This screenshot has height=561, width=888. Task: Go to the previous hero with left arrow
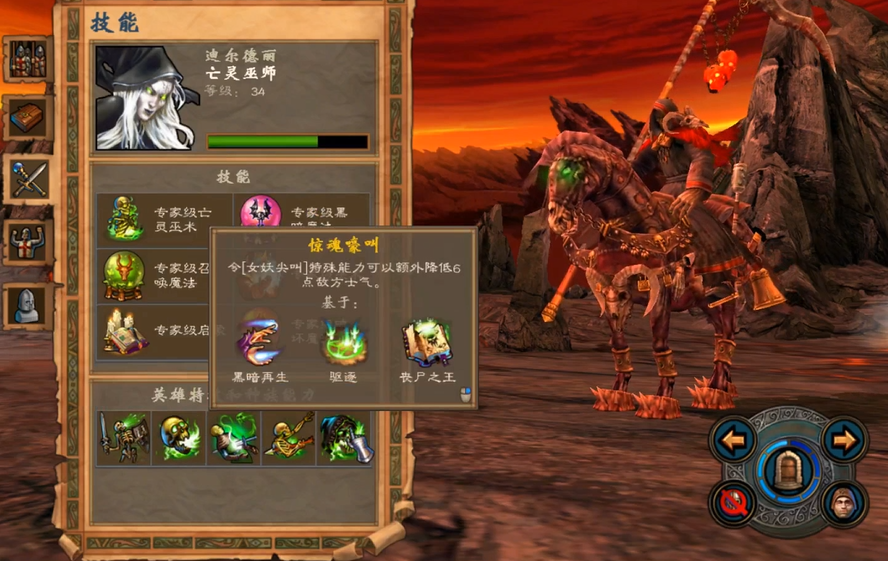pyautogui.click(x=734, y=439)
